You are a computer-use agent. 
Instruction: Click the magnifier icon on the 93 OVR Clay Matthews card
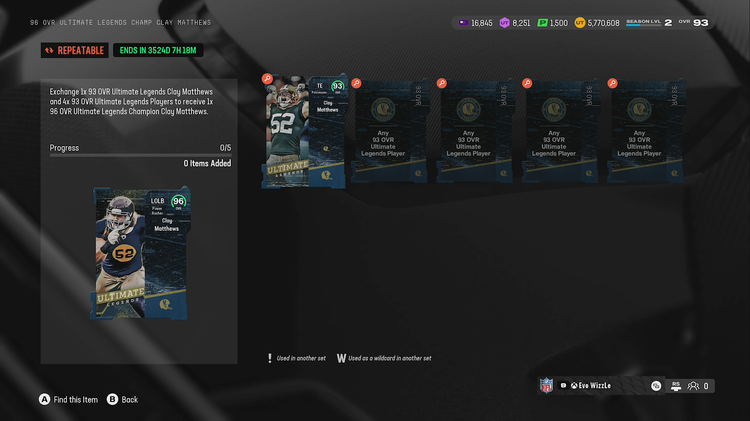[267, 78]
